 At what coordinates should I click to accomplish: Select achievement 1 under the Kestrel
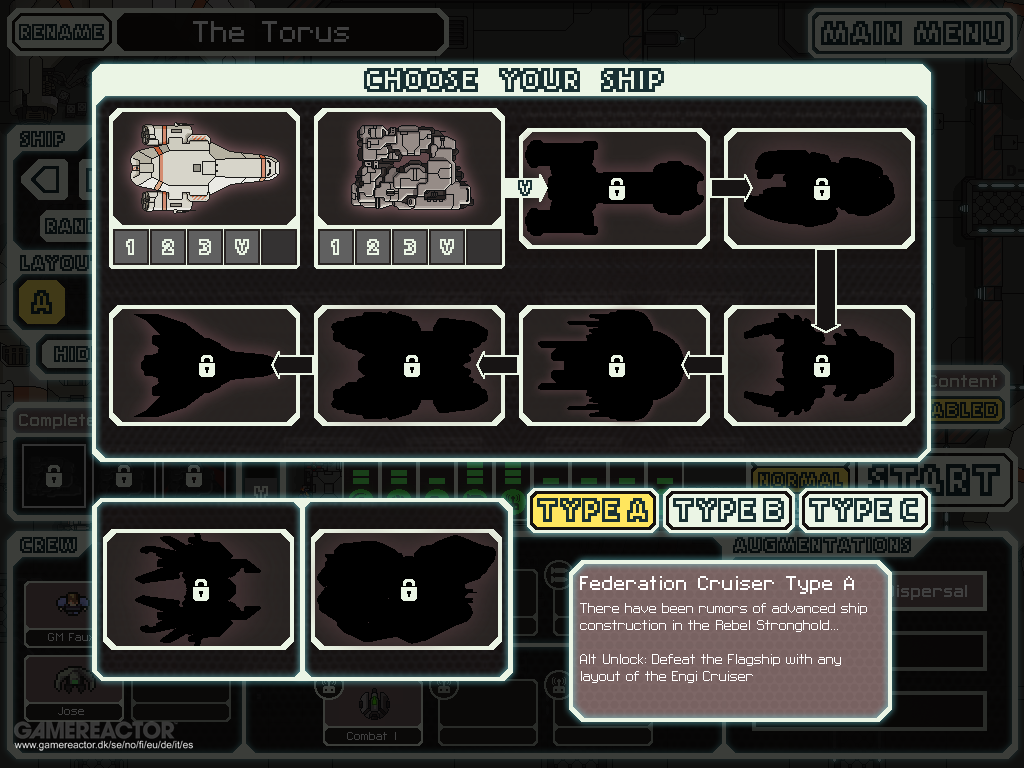(x=130, y=247)
